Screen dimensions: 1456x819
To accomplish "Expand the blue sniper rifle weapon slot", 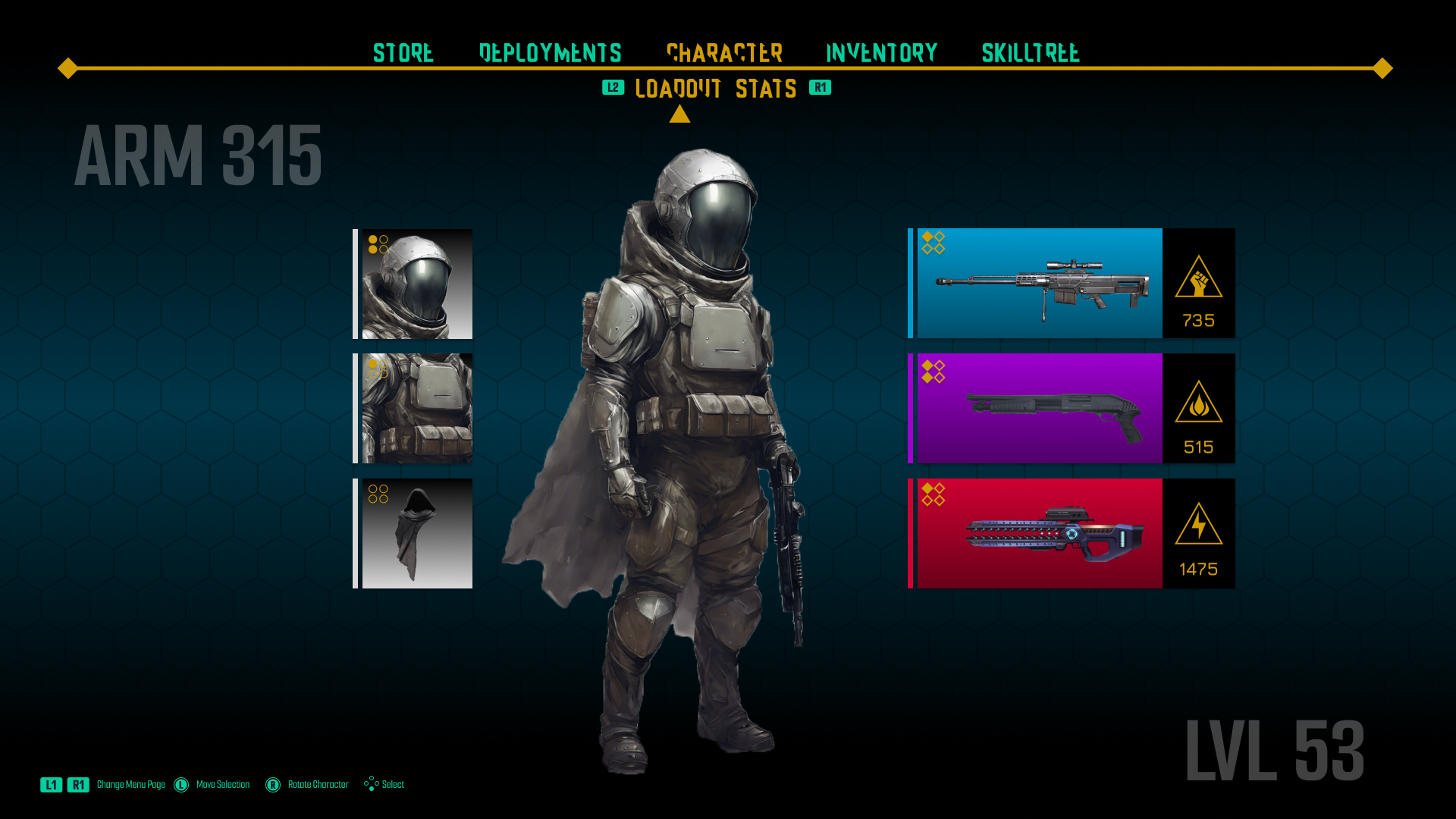I will [1039, 283].
